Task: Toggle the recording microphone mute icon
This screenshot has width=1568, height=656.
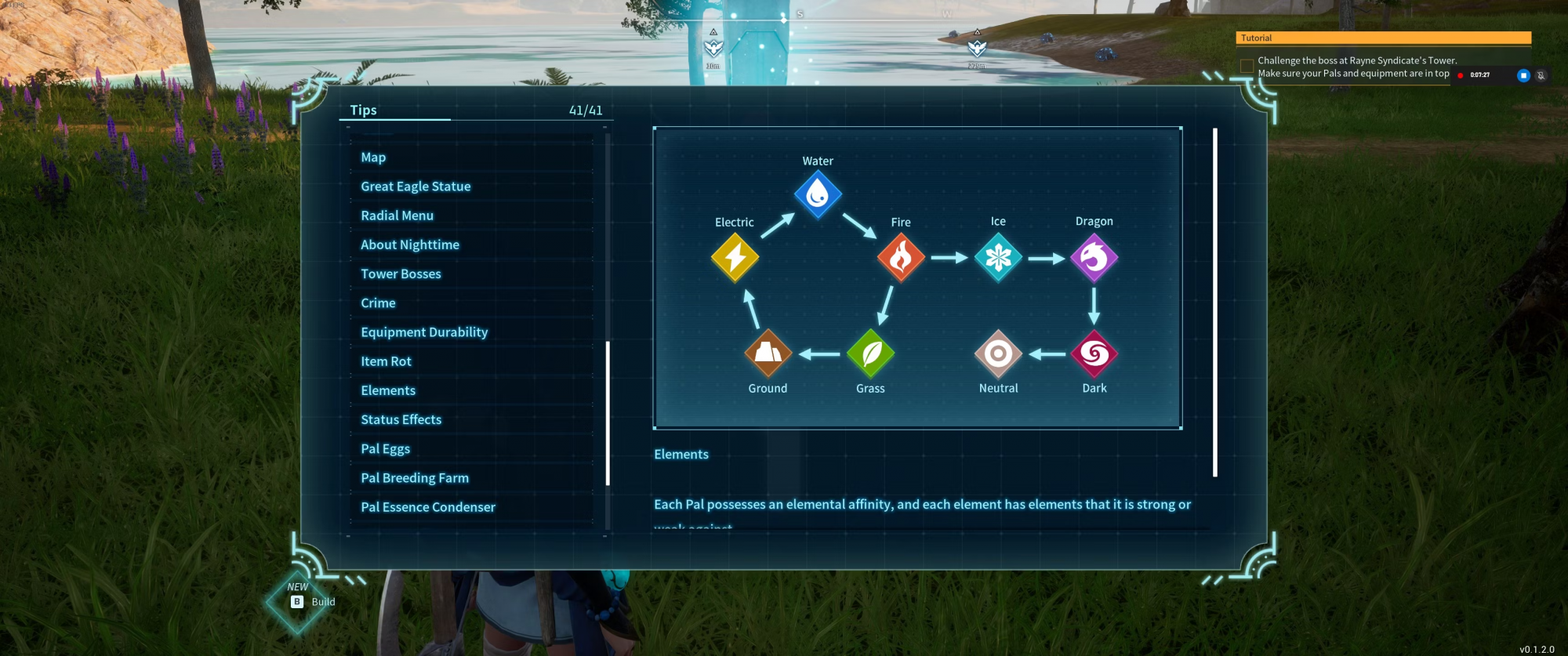Action: point(1541,75)
